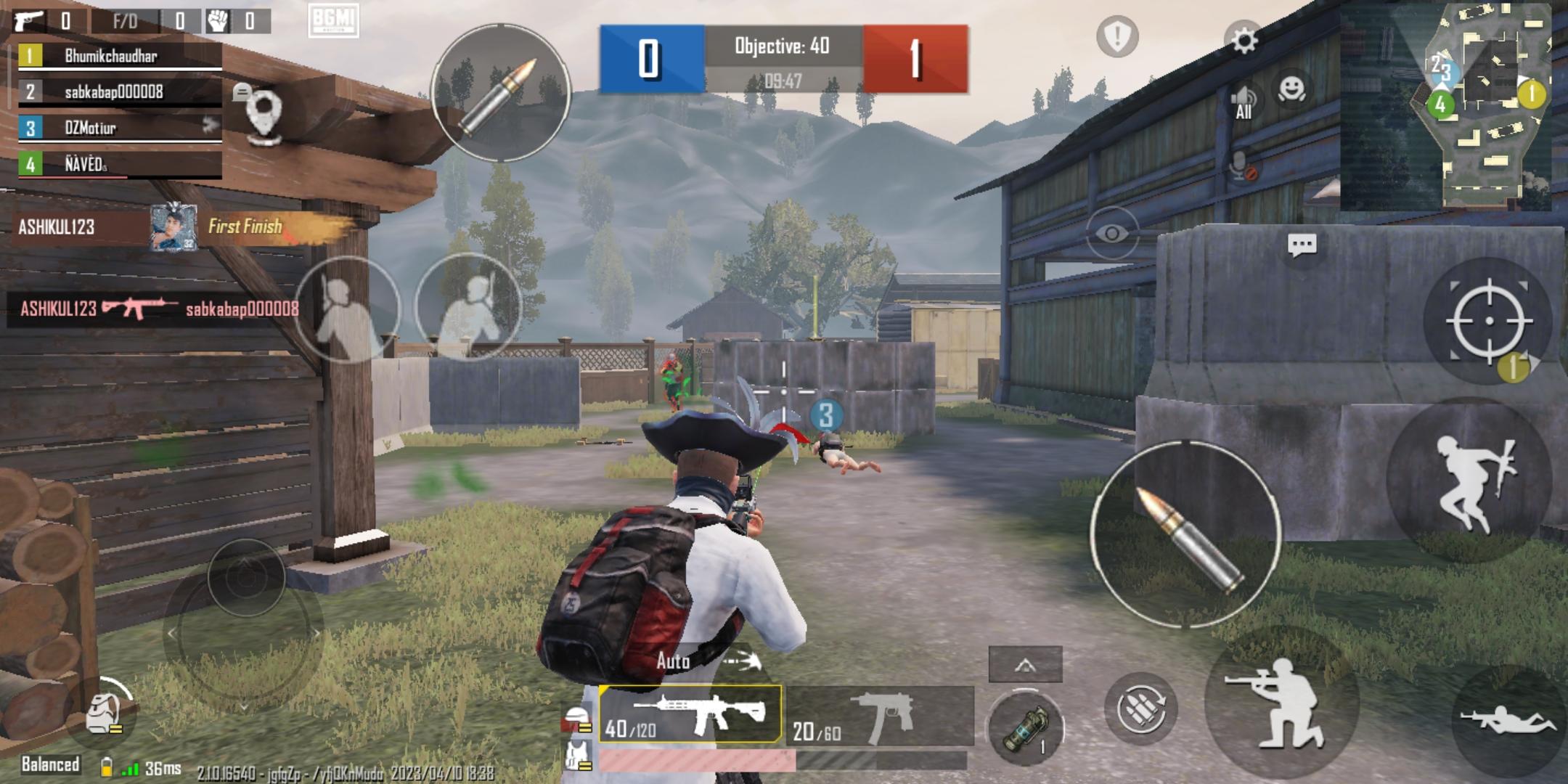Tap the free-look eye icon

tap(1111, 232)
